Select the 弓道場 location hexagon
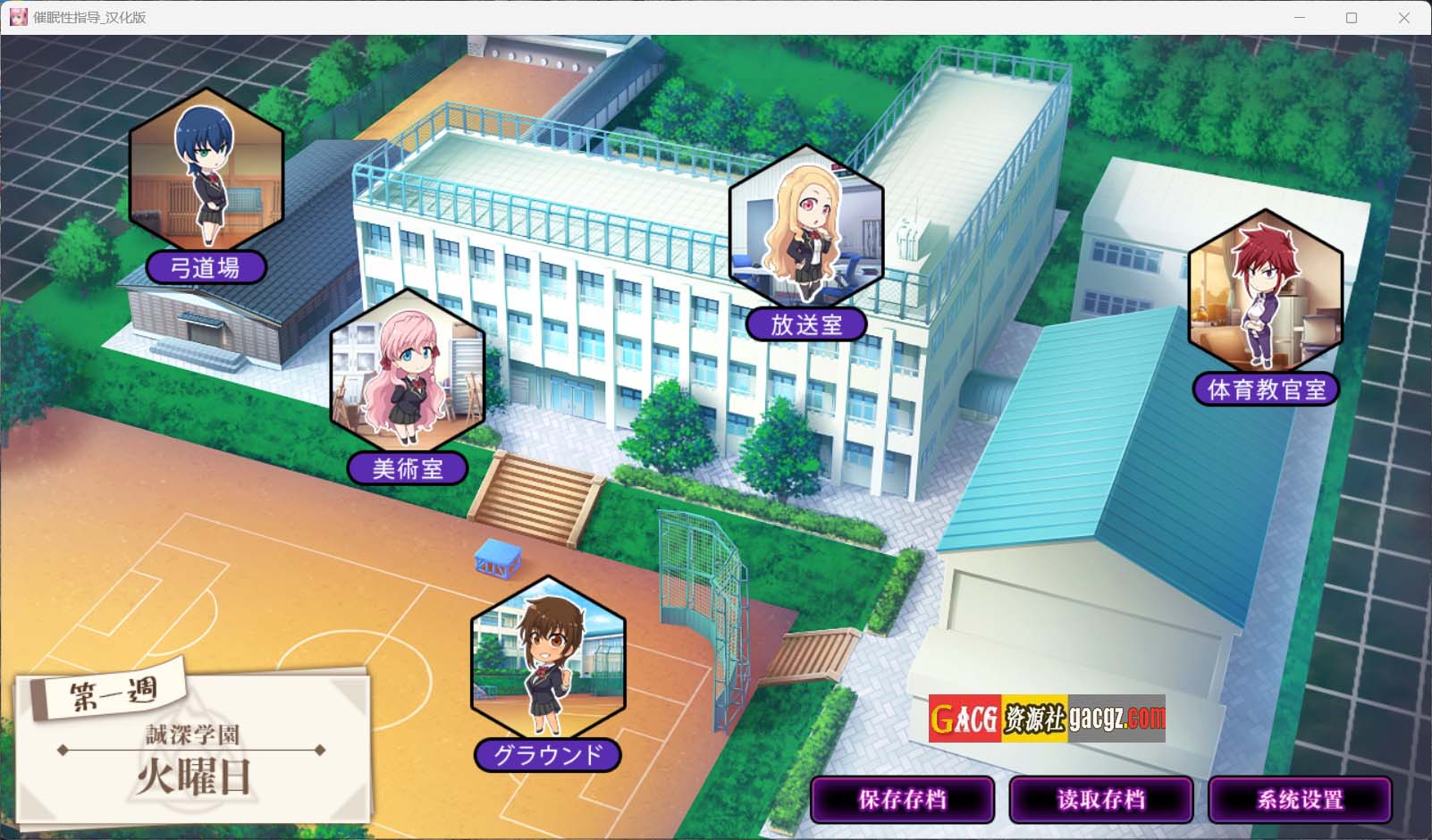The width and height of the screenshot is (1432, 840). point(206,172)
